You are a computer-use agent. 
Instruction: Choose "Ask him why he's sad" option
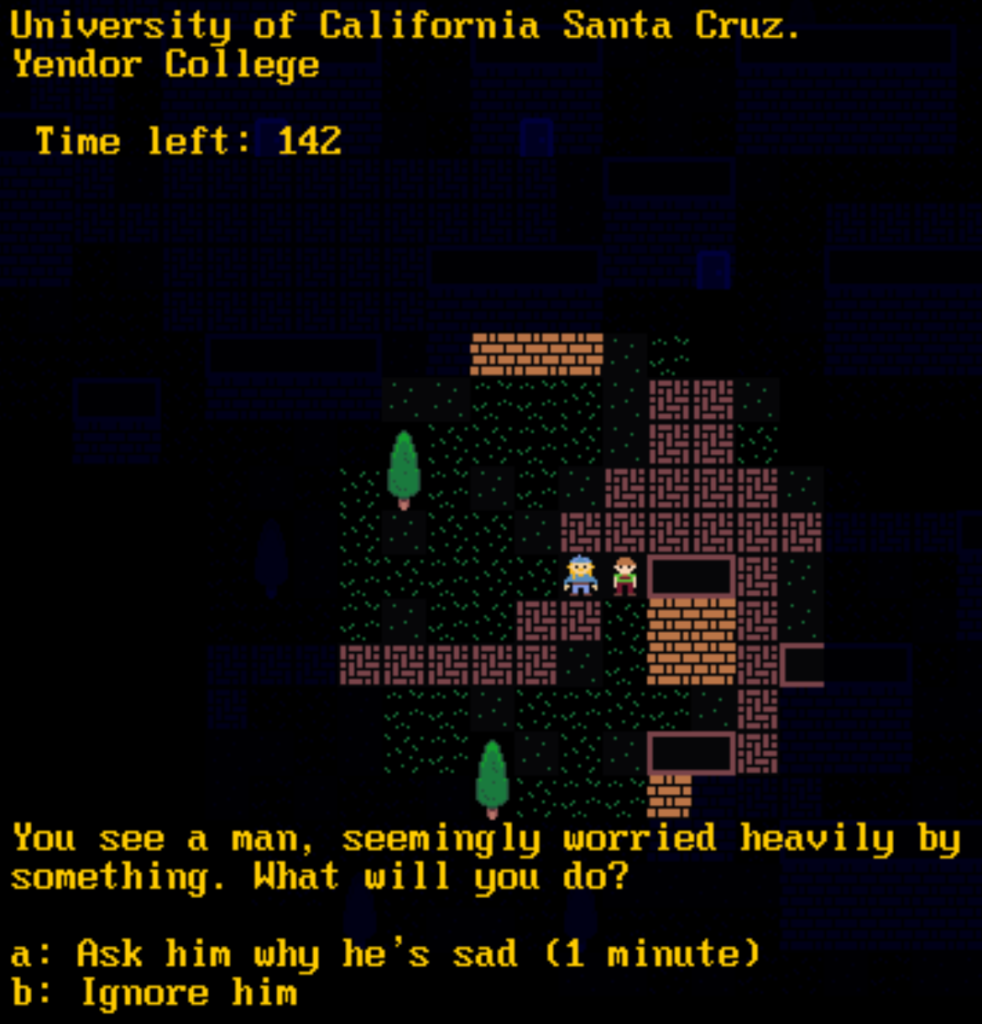pyautogui.click(x=385, y=953)
